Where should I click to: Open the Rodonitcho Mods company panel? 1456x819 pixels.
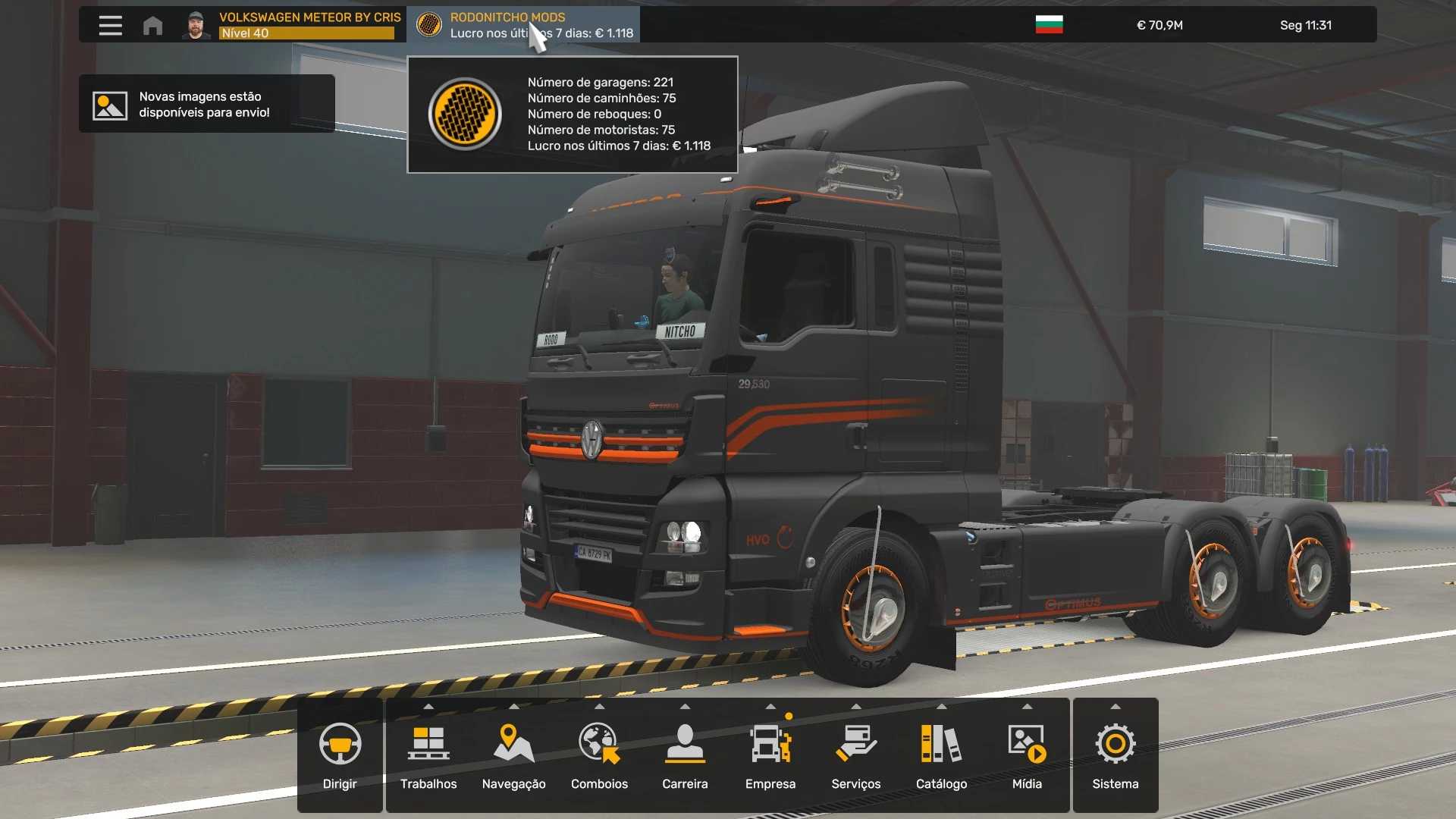(x=523, y=25)
